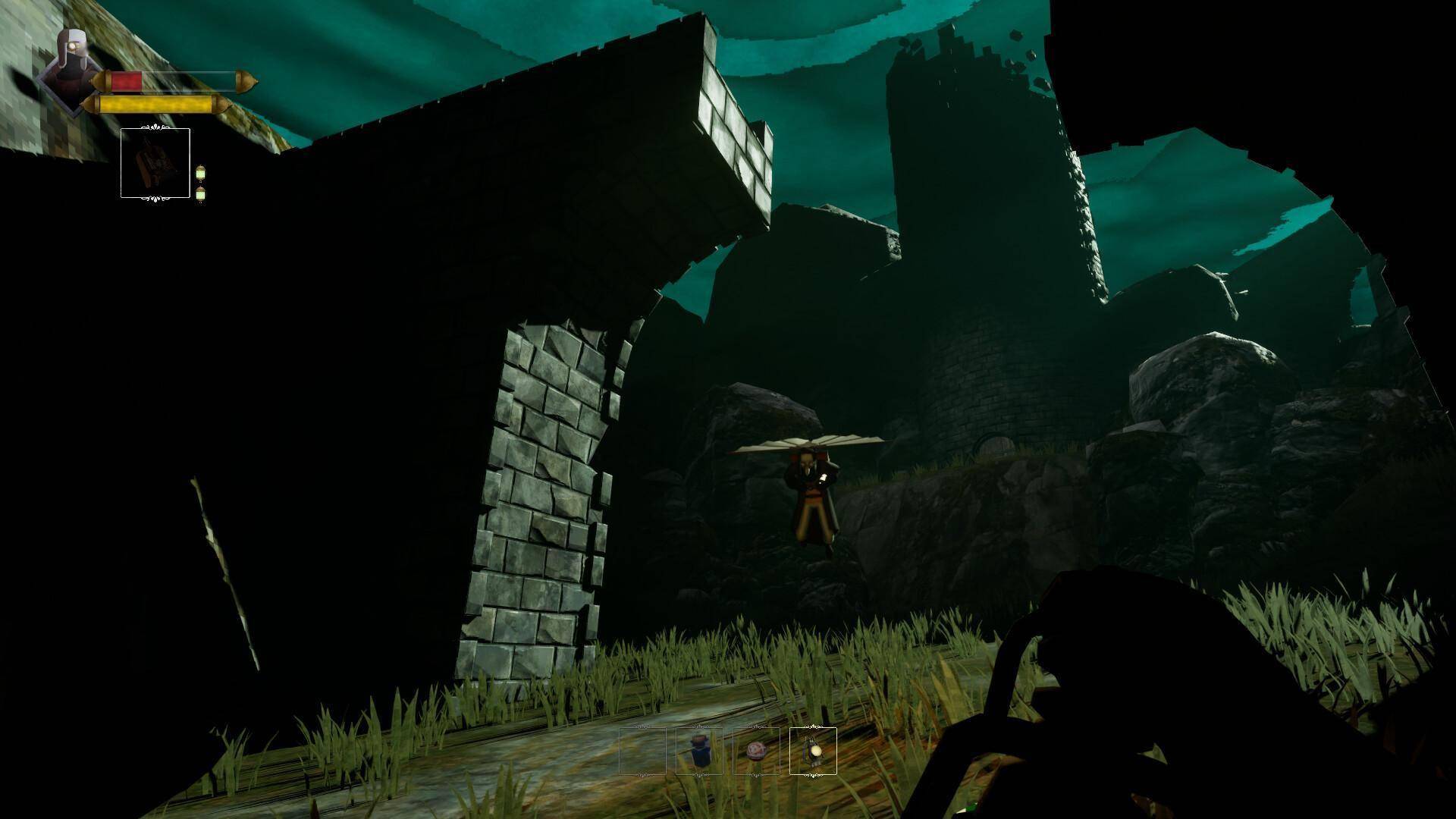Open the framed equipped weapon slot
This screenshot has height=819, width=1456.
(x=155, y=163)
